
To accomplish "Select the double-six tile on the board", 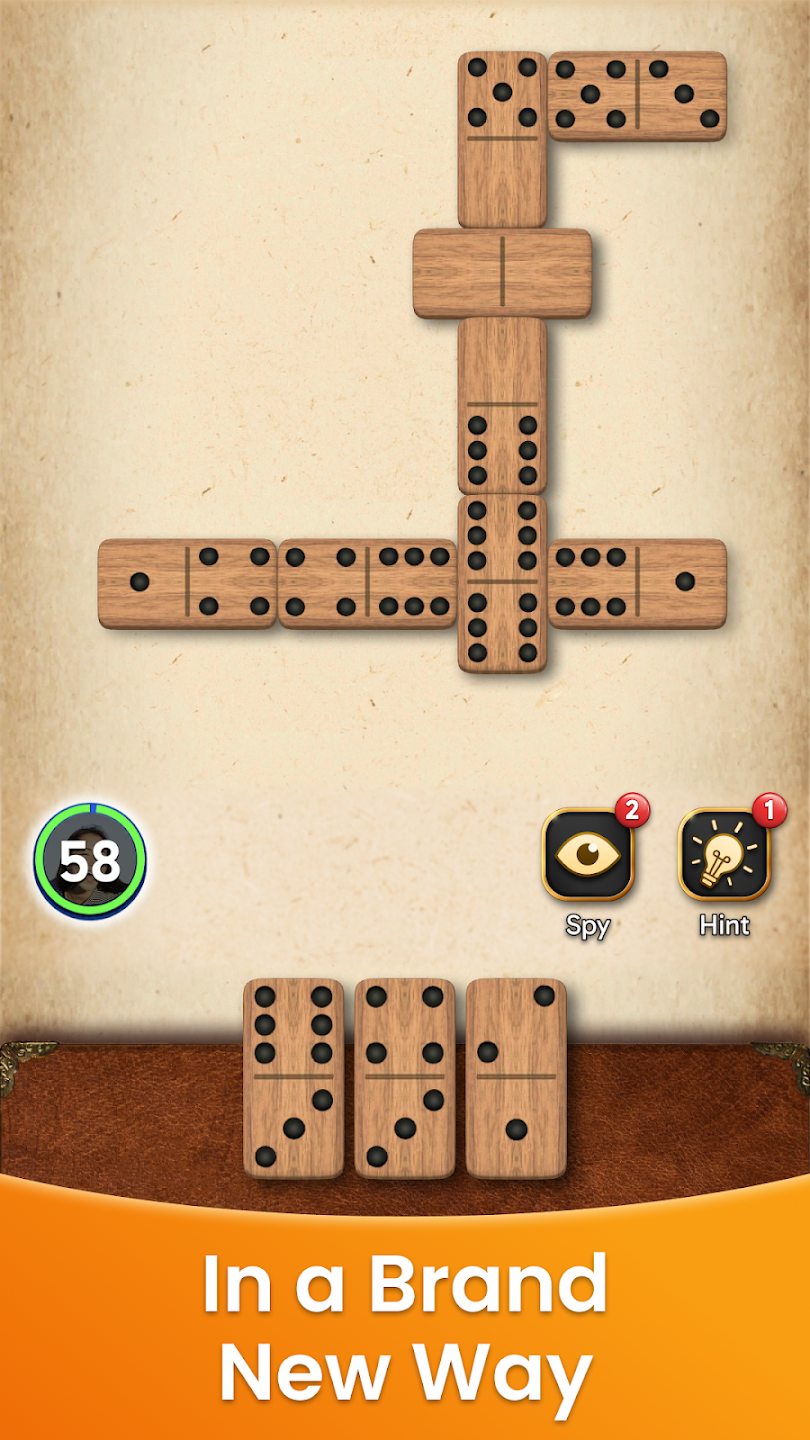I will (502, 583).
